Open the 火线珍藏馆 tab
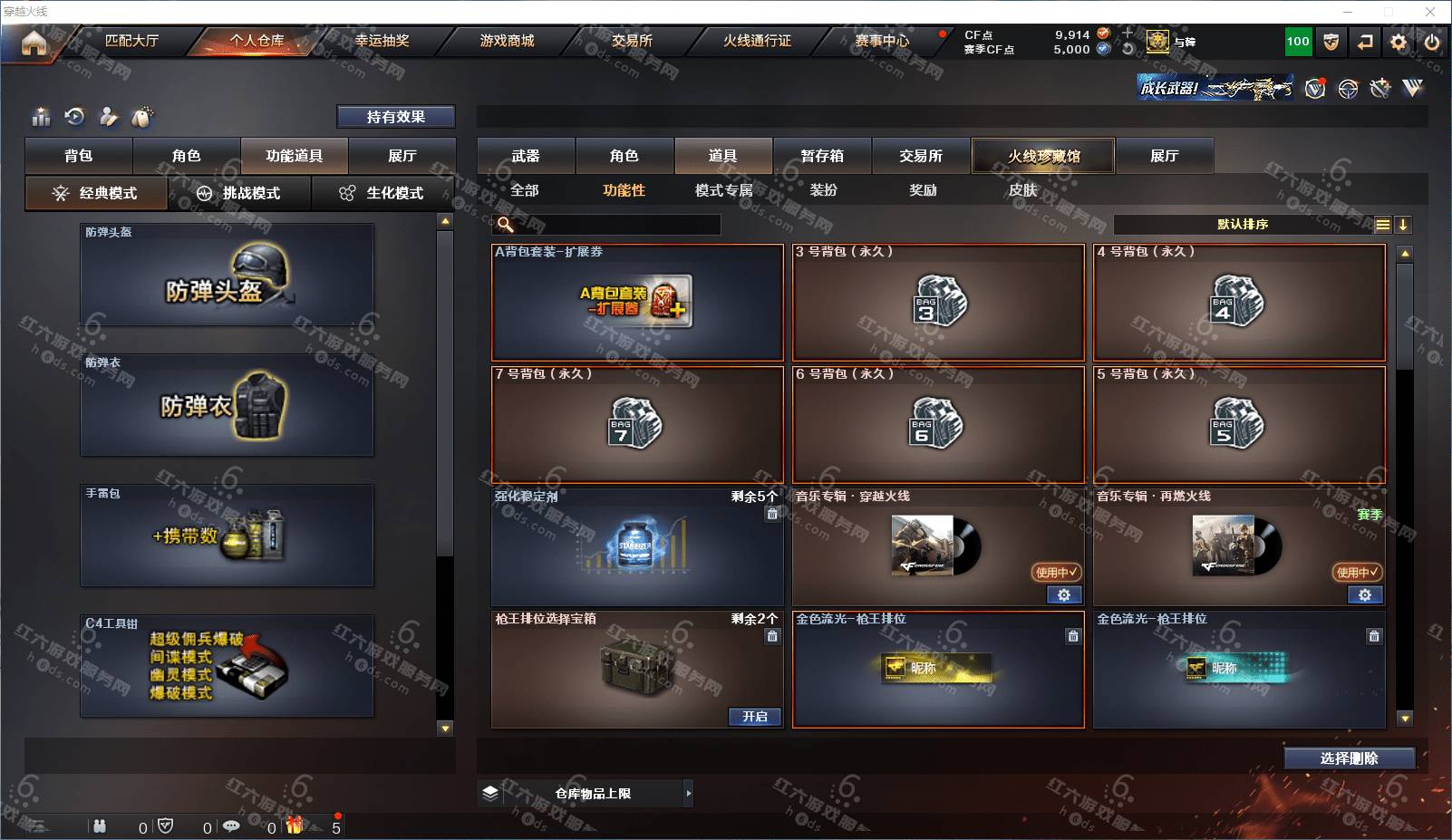This screenshot has width=1452, height=840. 1043,156
